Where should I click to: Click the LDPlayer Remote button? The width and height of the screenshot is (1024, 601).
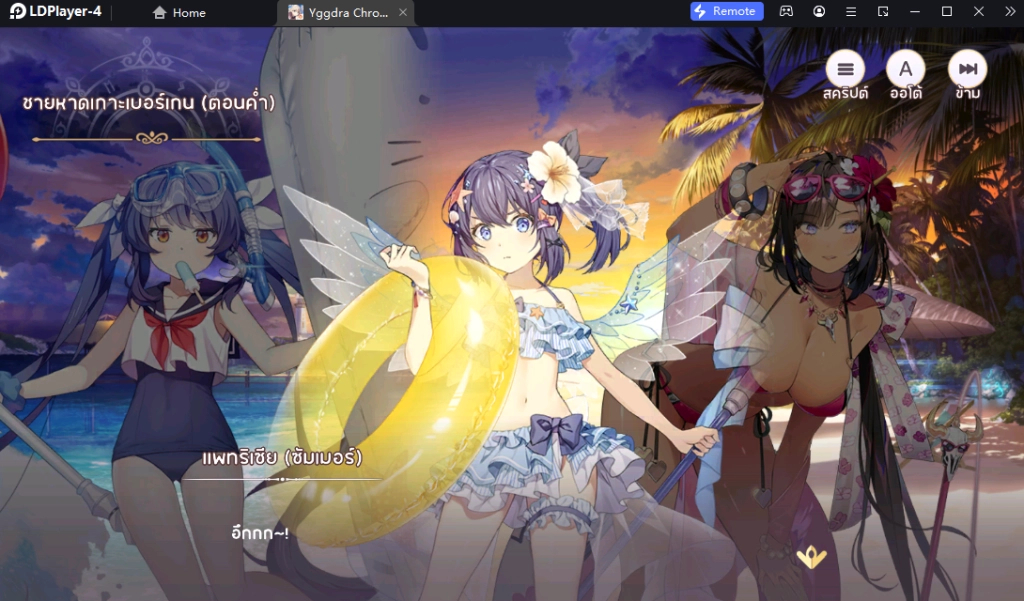(x=727, y=11)
